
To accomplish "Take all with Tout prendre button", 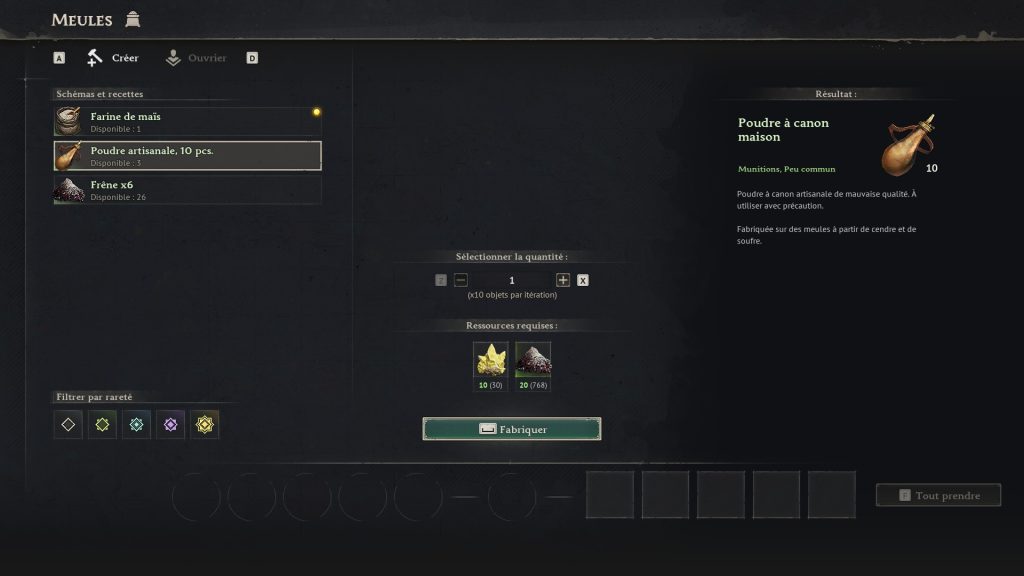I will [938, 495].
